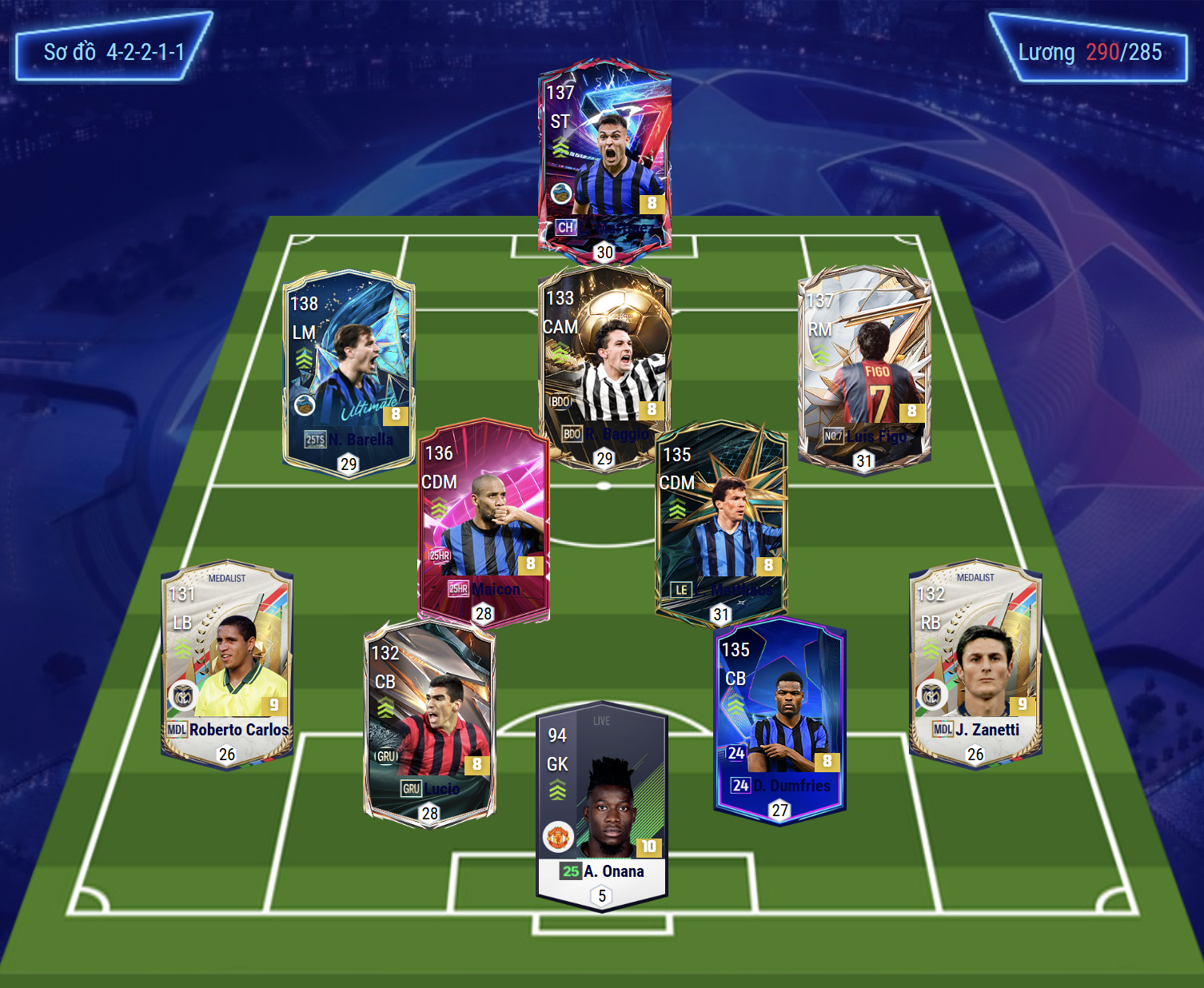Select goalkeeper A. Onana card

602,803
